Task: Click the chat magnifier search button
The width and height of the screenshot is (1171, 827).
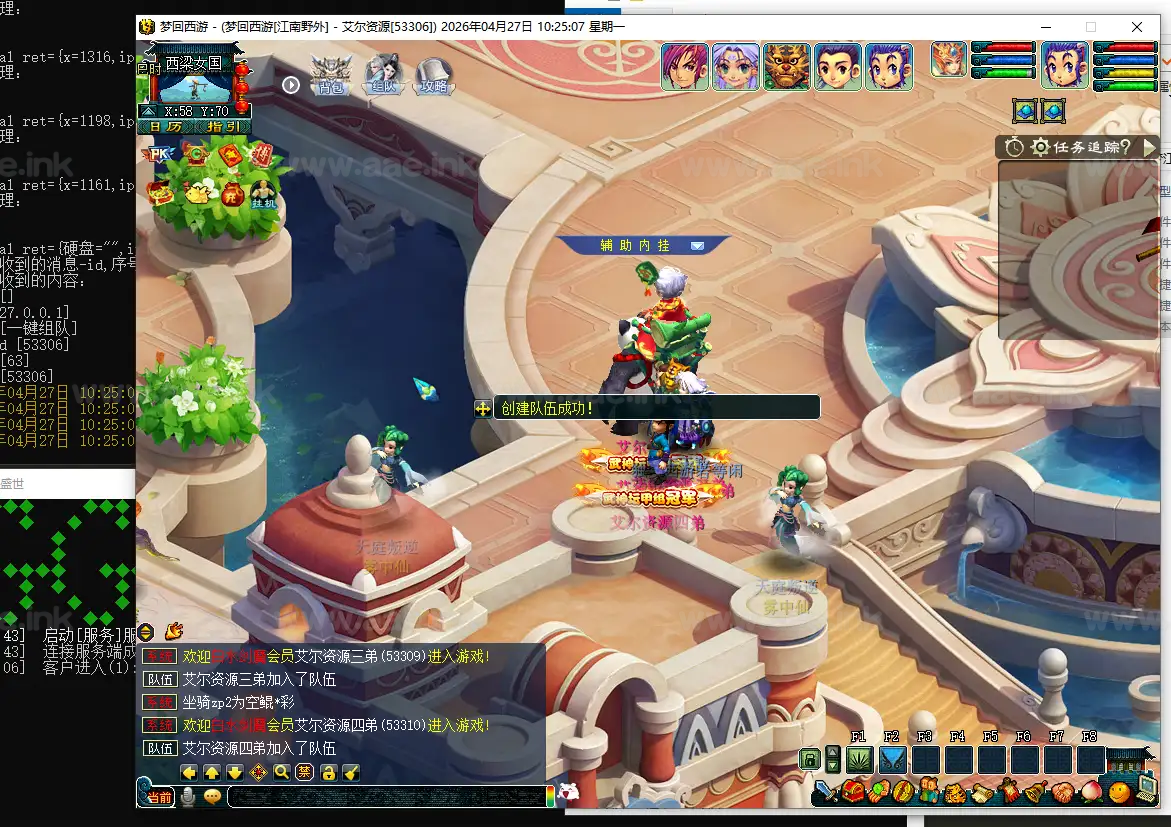Action: point(281,772)
